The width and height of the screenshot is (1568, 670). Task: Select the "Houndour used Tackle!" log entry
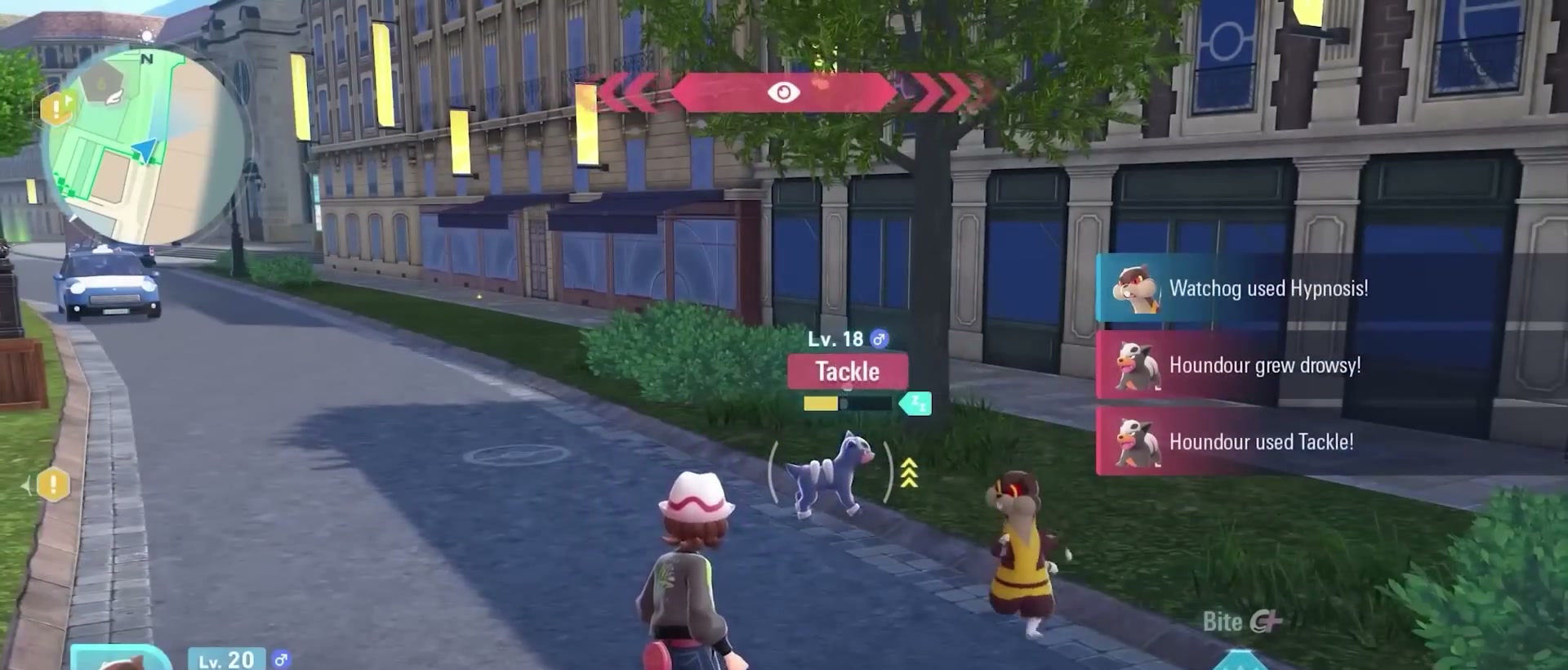1261,442
